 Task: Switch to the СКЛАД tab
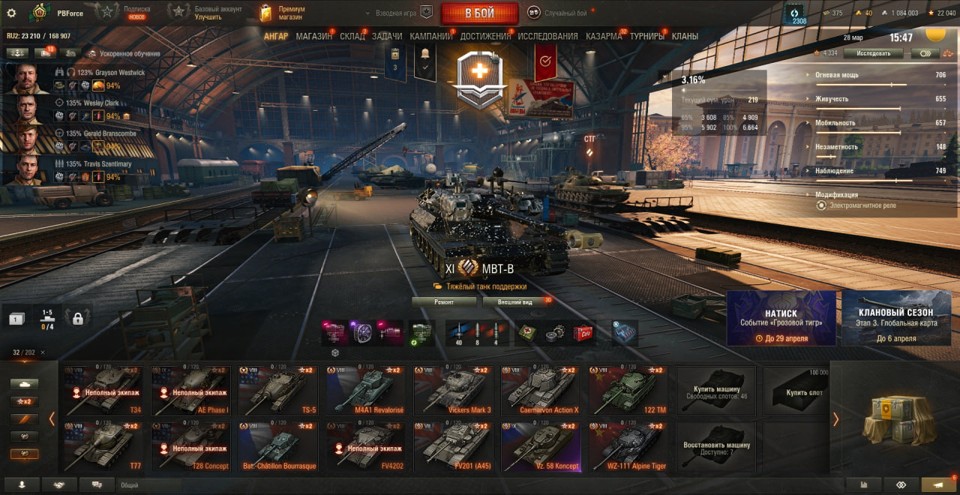pos(352,36)
